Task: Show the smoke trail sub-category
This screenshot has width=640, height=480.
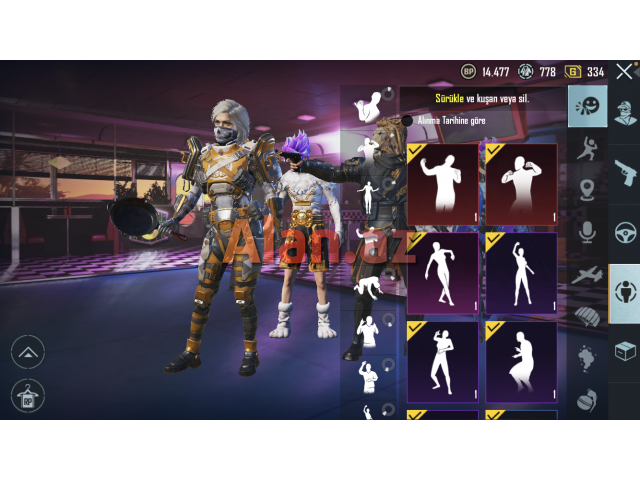Action: tap(587, 357)
